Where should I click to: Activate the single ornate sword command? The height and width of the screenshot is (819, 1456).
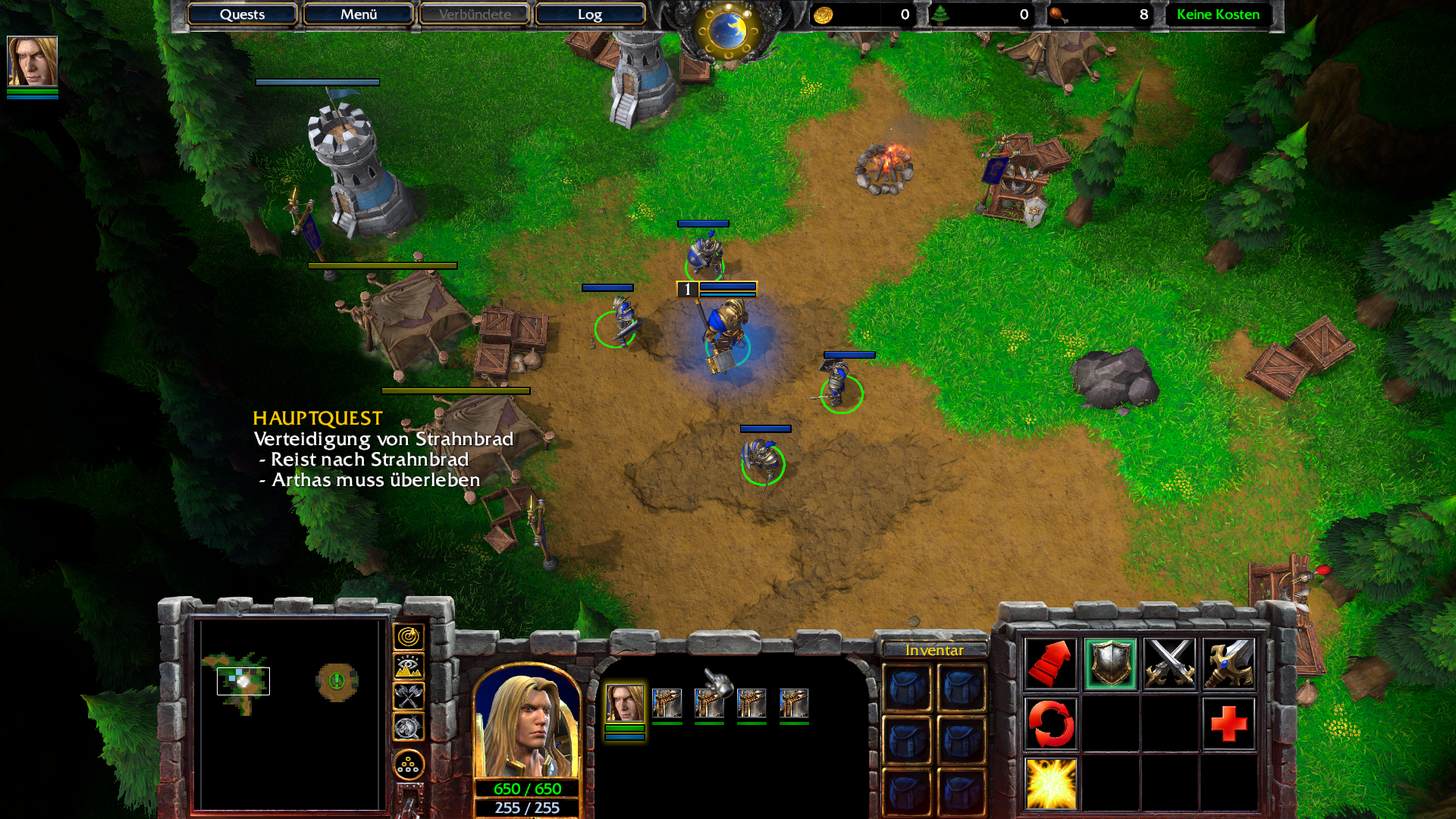1228,664
